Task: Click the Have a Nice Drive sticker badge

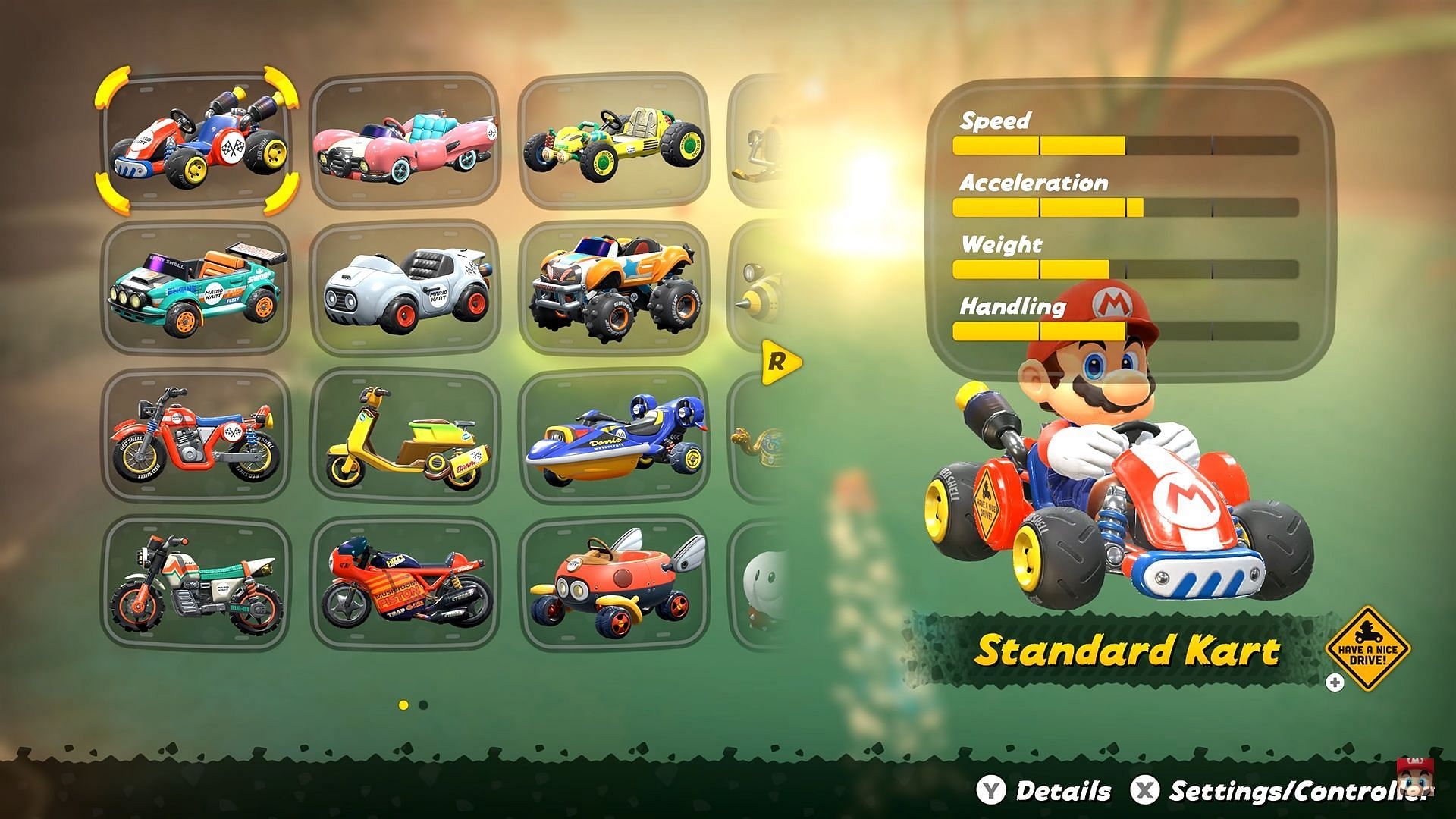Action: point(1367,649)
